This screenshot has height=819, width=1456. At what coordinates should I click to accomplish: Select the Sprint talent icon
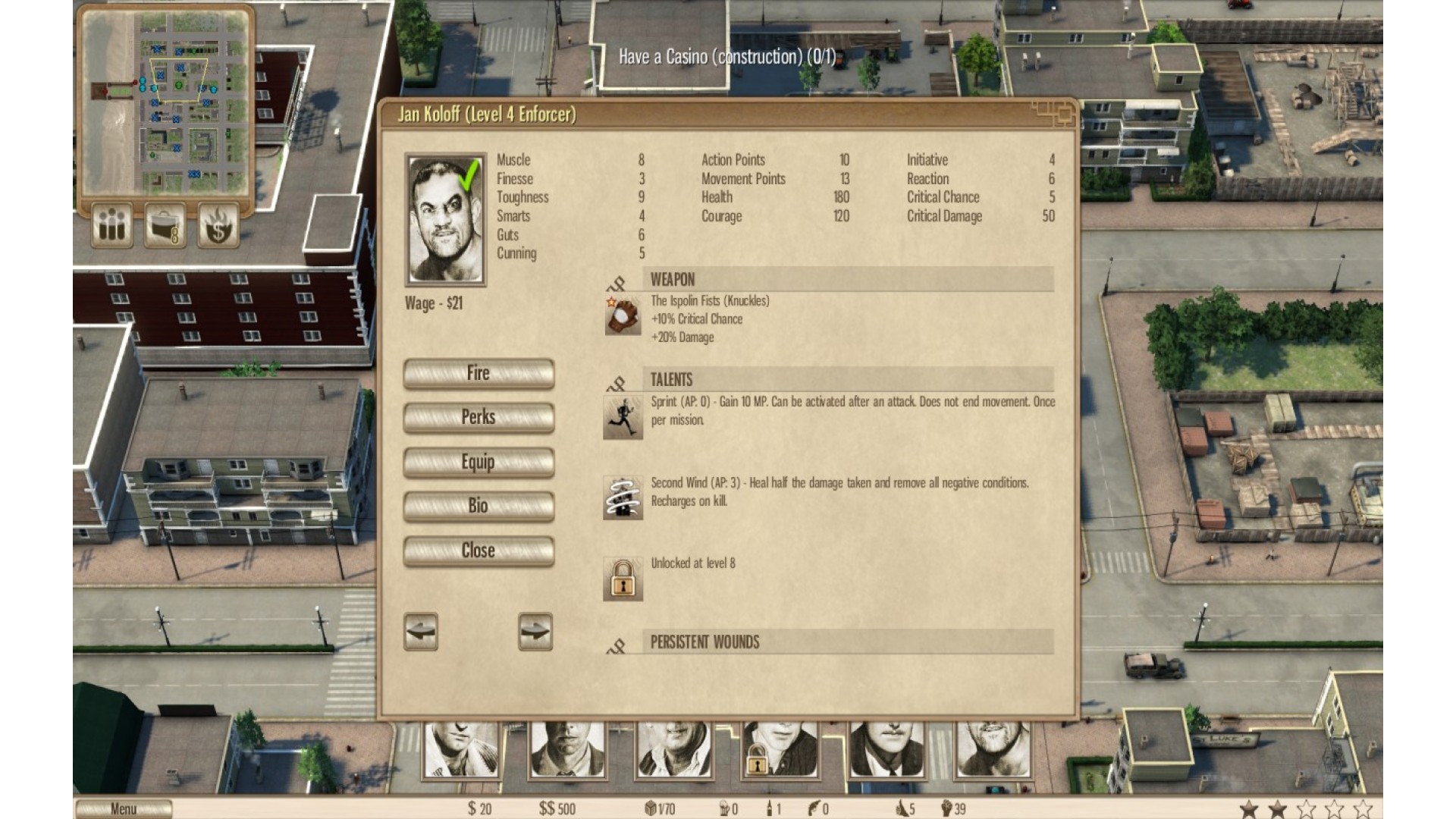(623, 417)
